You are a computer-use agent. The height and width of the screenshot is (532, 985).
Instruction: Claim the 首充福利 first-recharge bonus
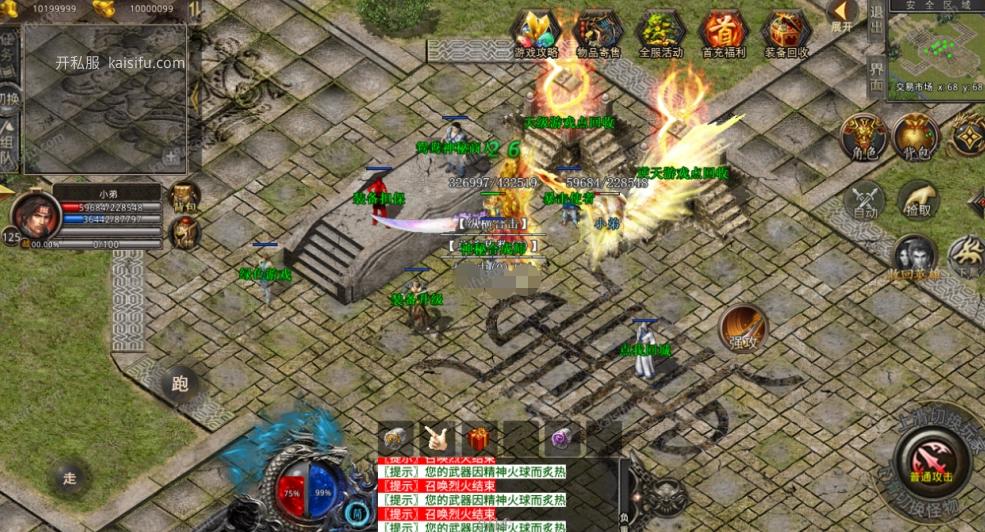tap(723, 33)
